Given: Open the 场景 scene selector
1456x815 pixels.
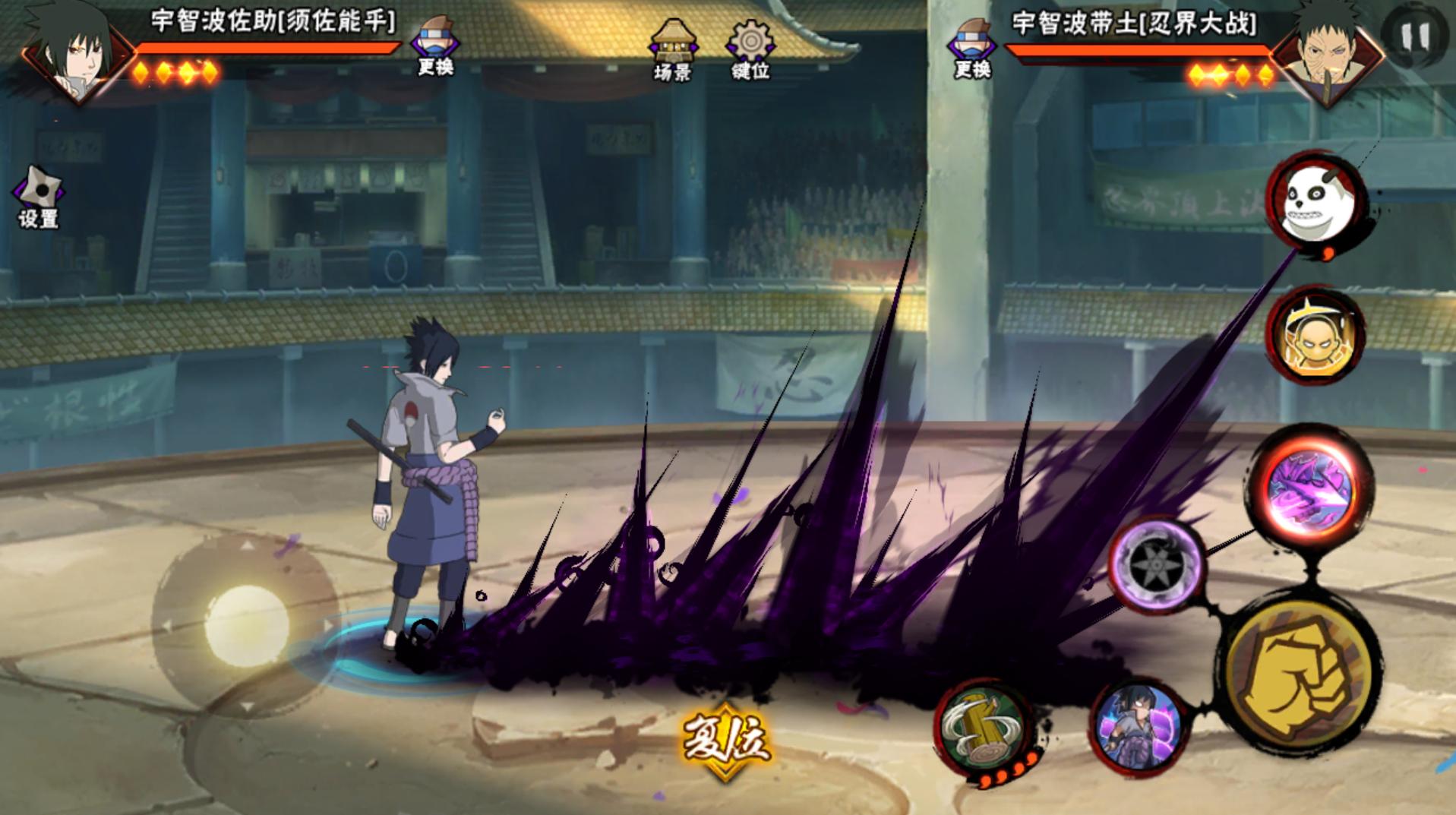Looking at the screenshot, I should 672,50.
